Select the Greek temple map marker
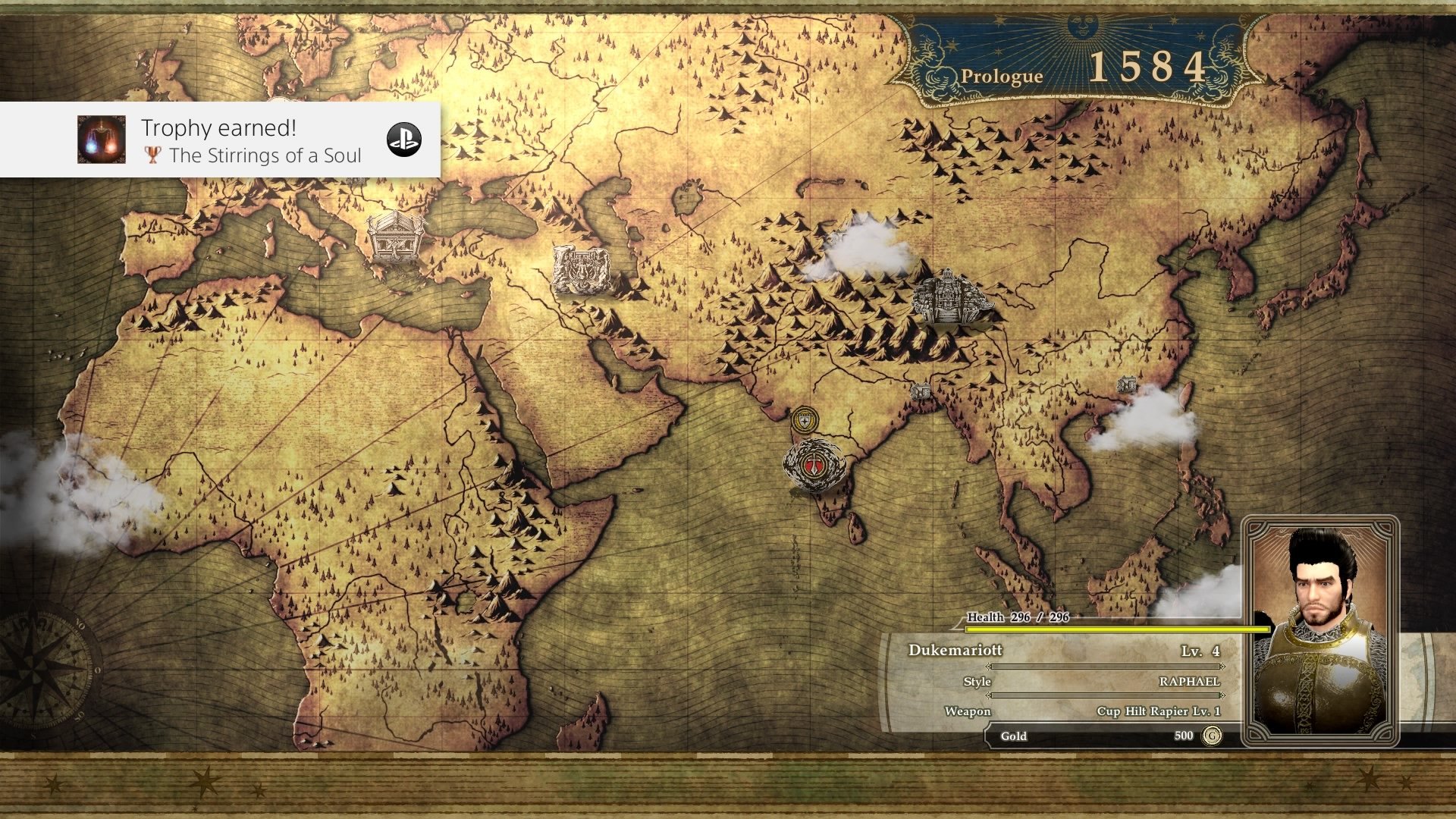Viewport: 1456px width, 819px height. (394, 237)
